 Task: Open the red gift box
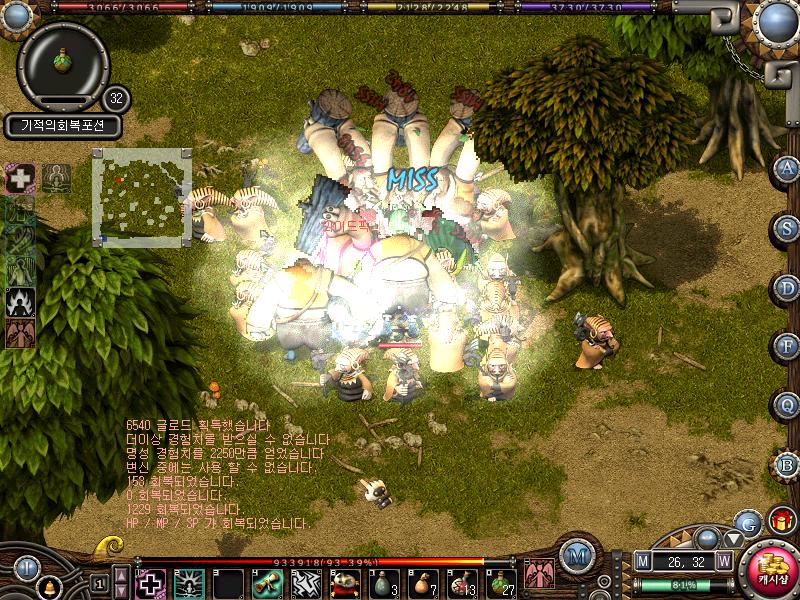coord(782,521)
